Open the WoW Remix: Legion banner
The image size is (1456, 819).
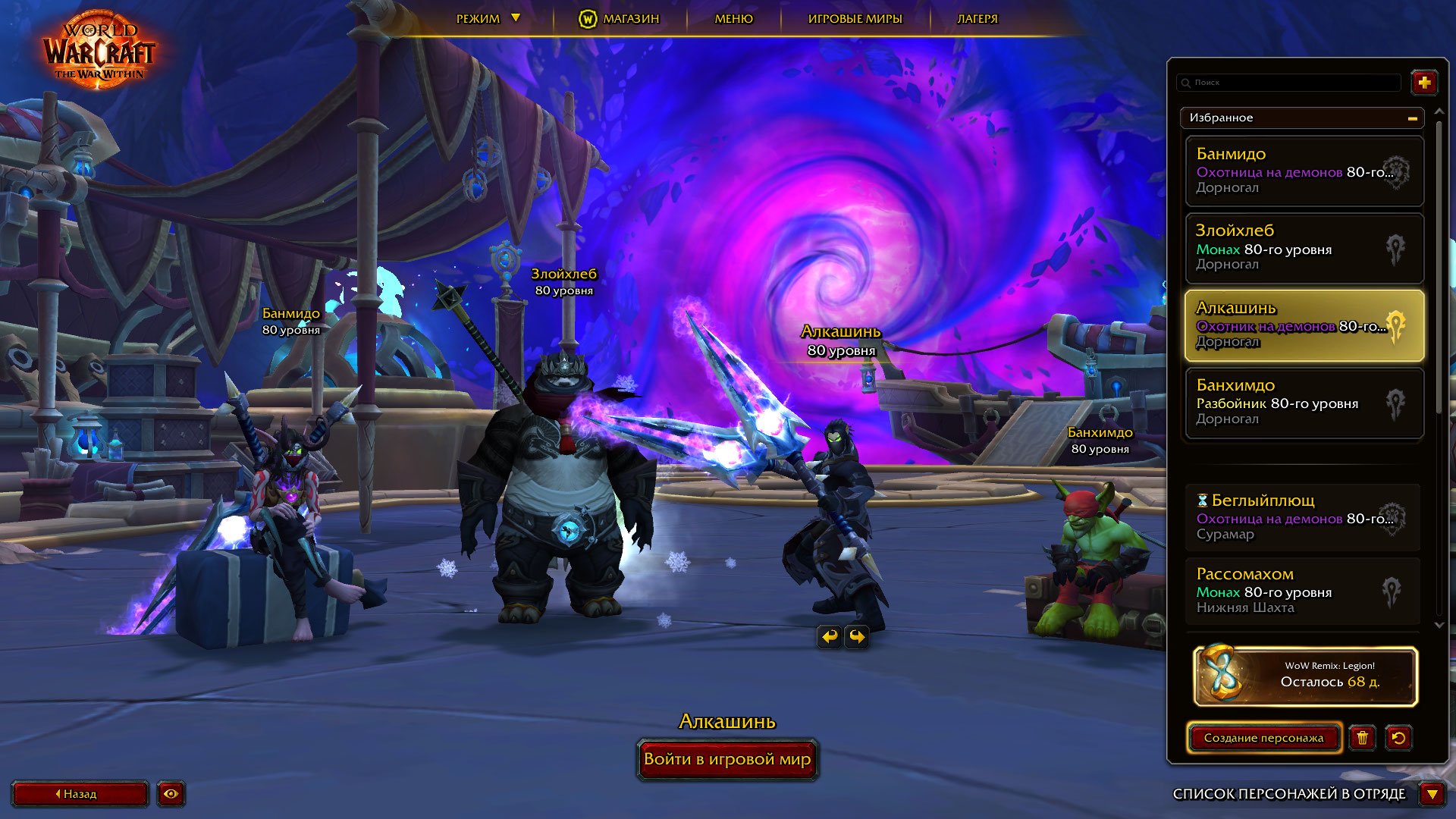coord(1305,676)
